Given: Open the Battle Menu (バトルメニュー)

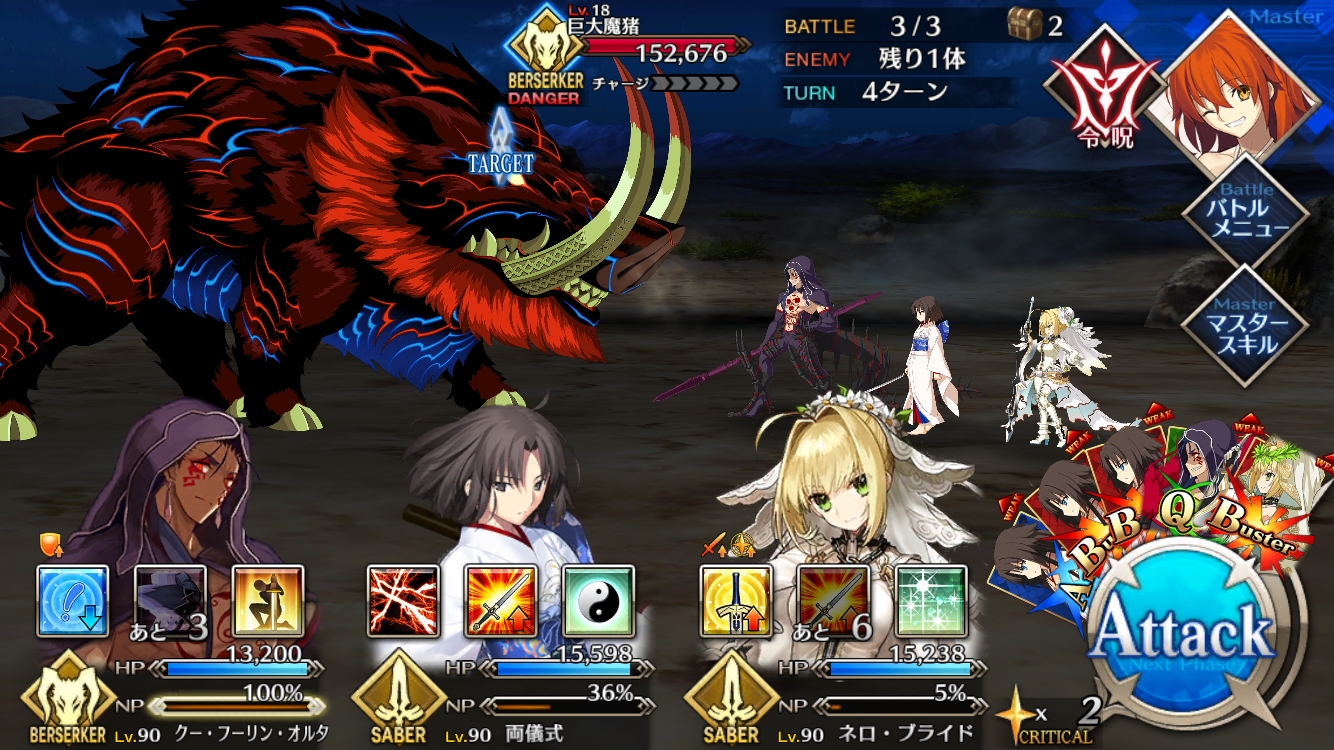Looking at the screenshot, I should [1245, 210].
